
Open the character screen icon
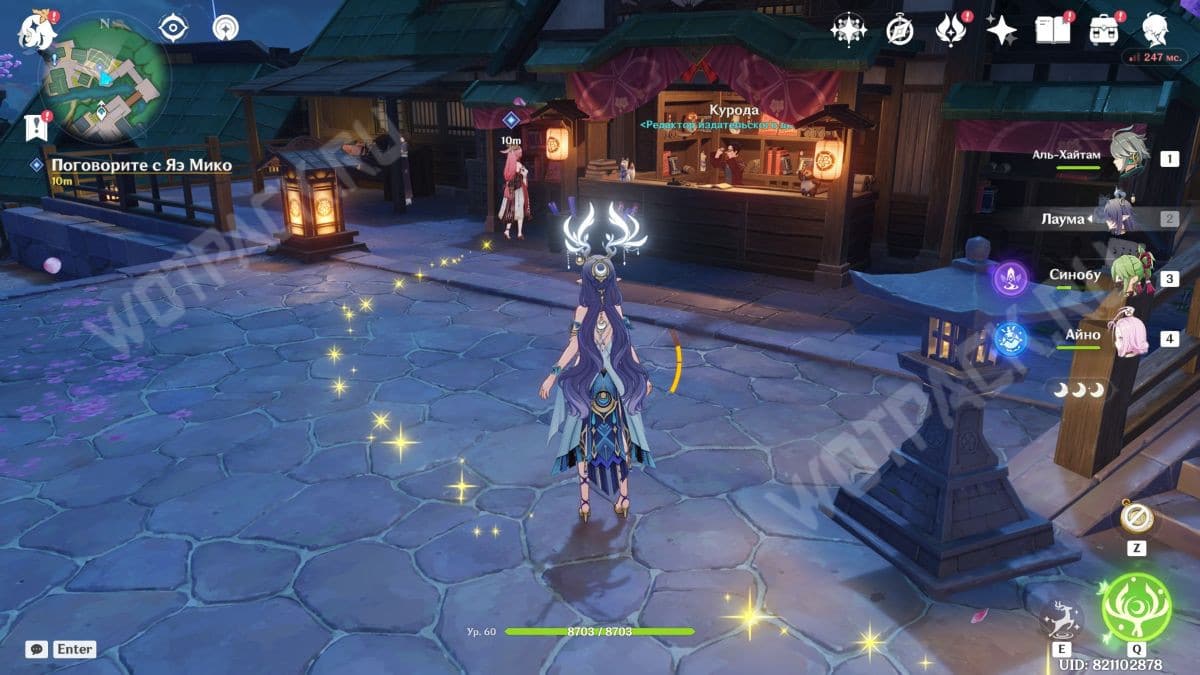[1156, 29]
